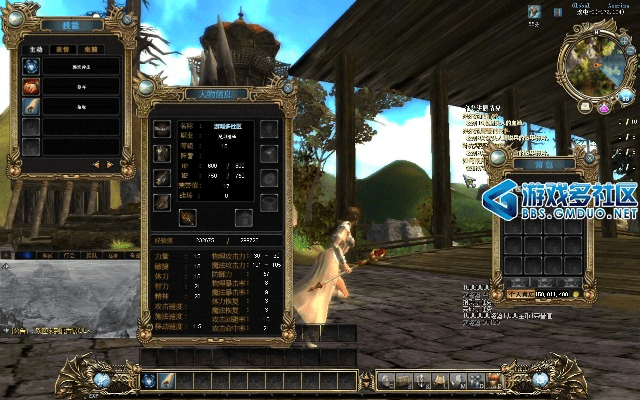Close the skills window
This screenshot has width=640, height=400.
[128, 20]
